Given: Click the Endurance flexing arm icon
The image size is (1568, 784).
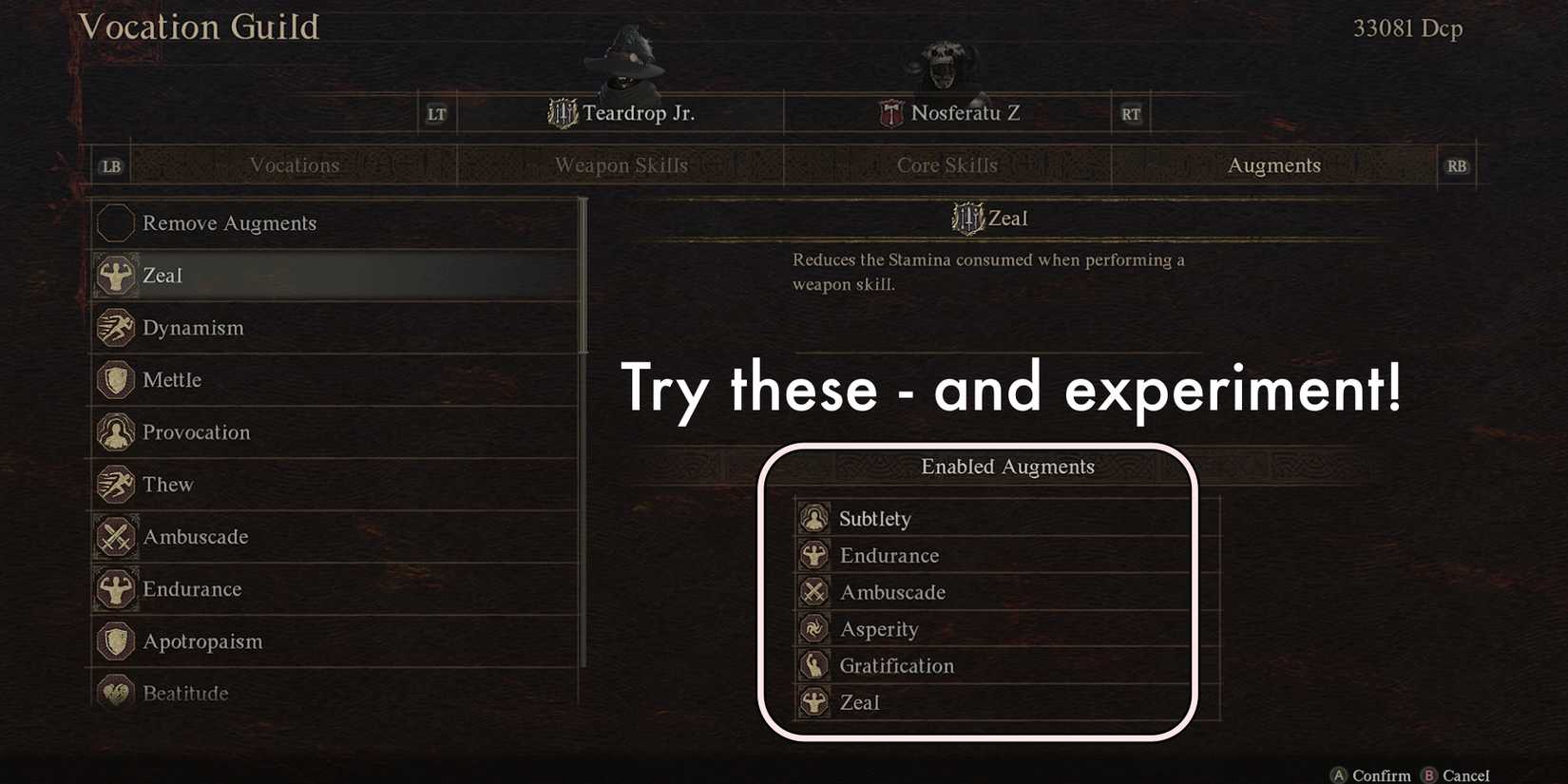Looking at the screenshot, I should (115, 588).
